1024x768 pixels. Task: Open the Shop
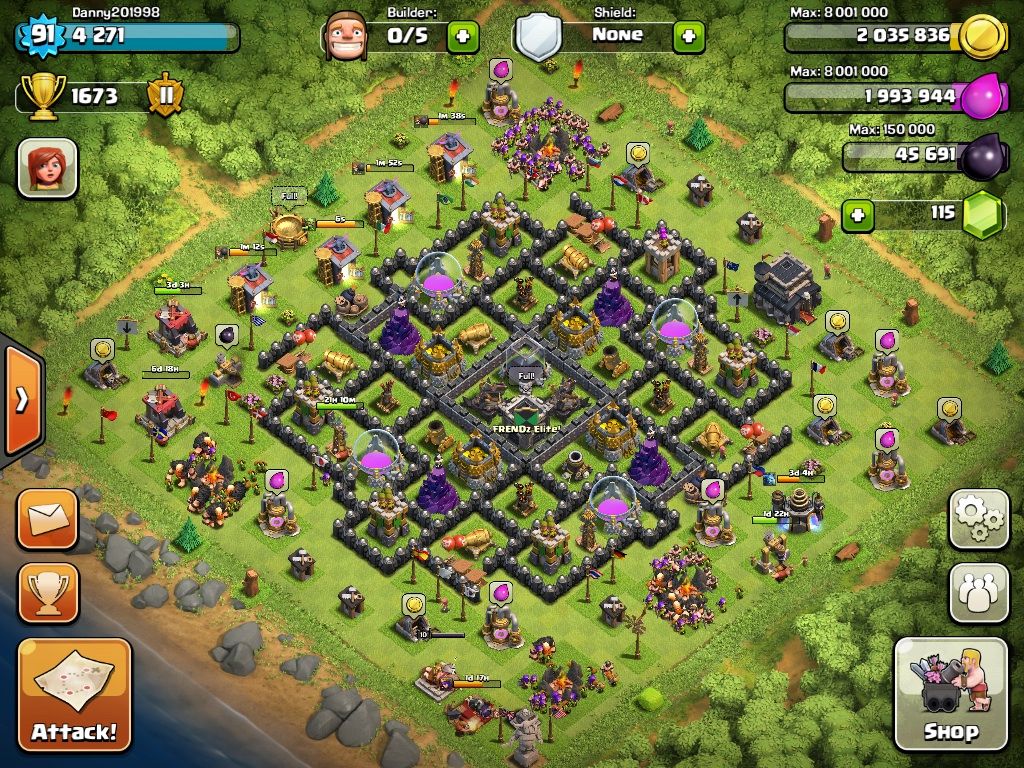tap(950, 694)
